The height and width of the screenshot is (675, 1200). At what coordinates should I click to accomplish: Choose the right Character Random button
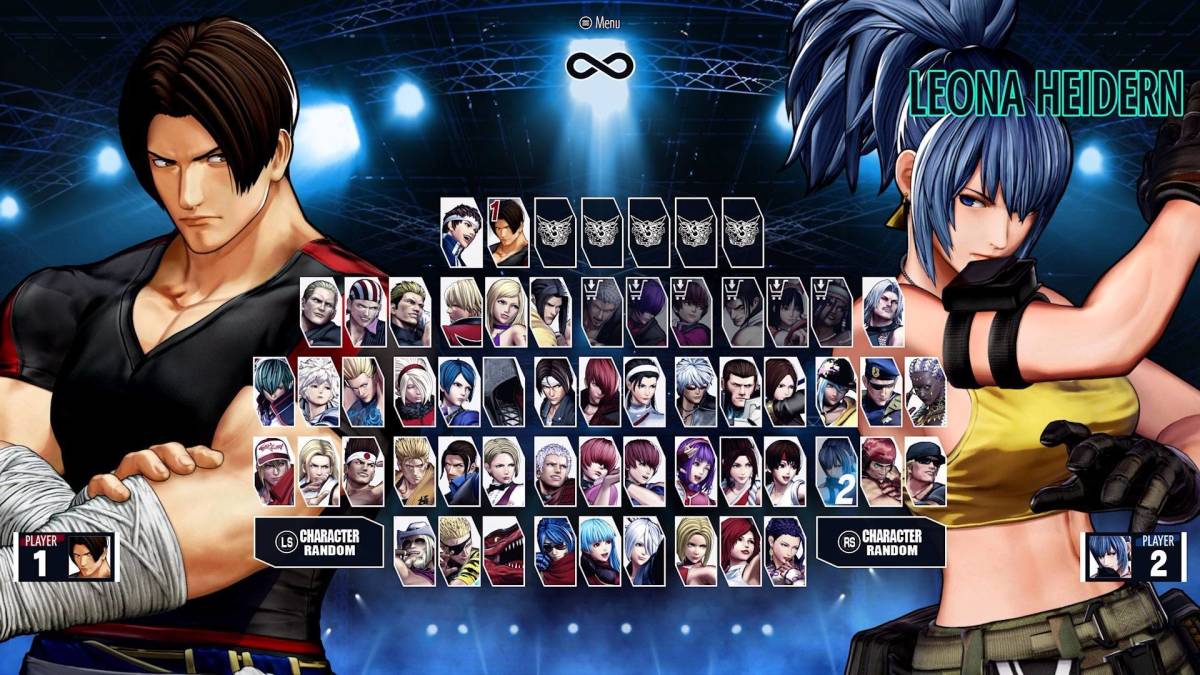[x=881, y=542]
